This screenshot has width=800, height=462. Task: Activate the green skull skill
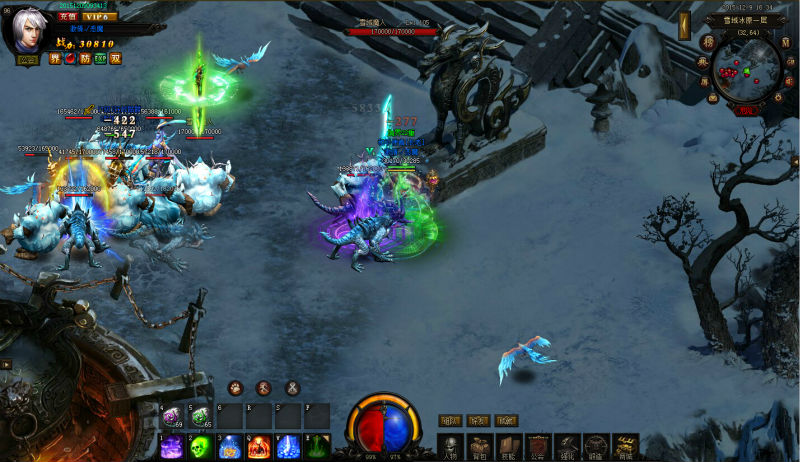pyautogui.click(x=199, y=446)
